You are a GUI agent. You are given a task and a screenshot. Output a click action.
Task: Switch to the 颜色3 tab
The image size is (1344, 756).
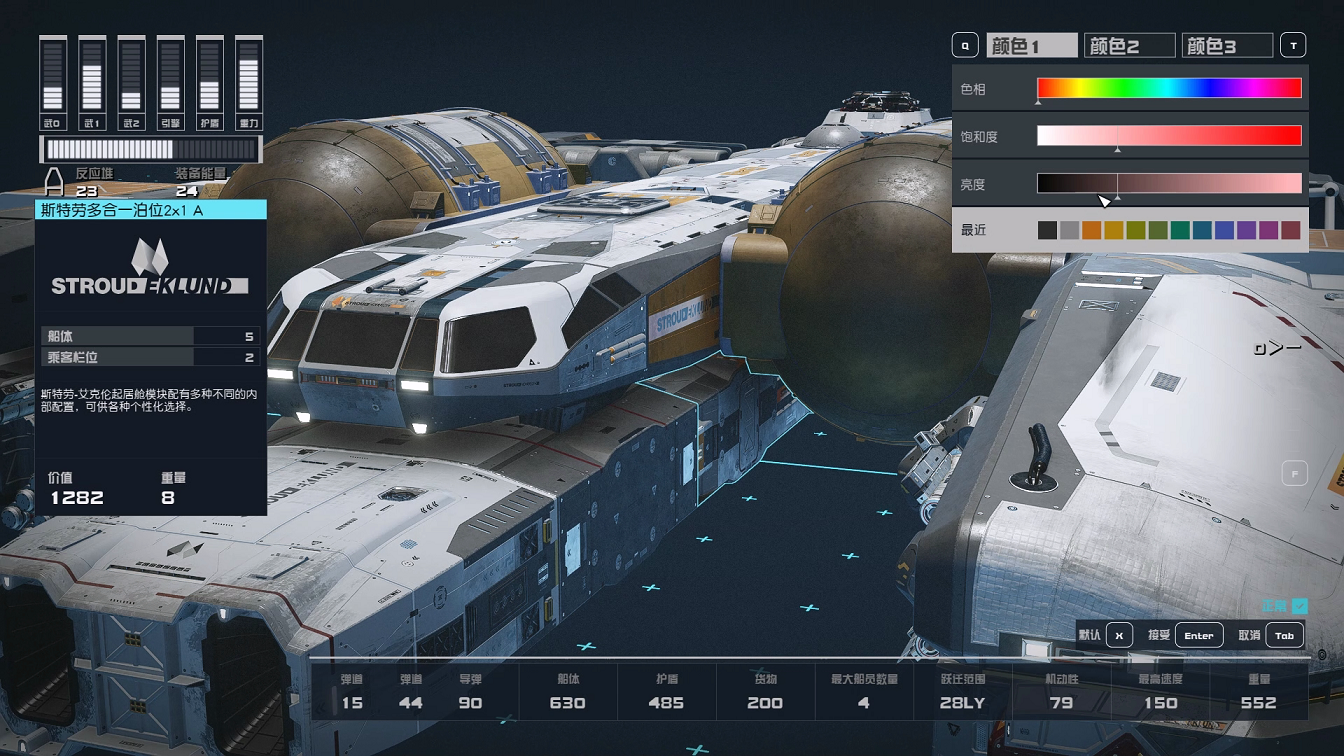pyautogui.click(x=1226, y=46)
